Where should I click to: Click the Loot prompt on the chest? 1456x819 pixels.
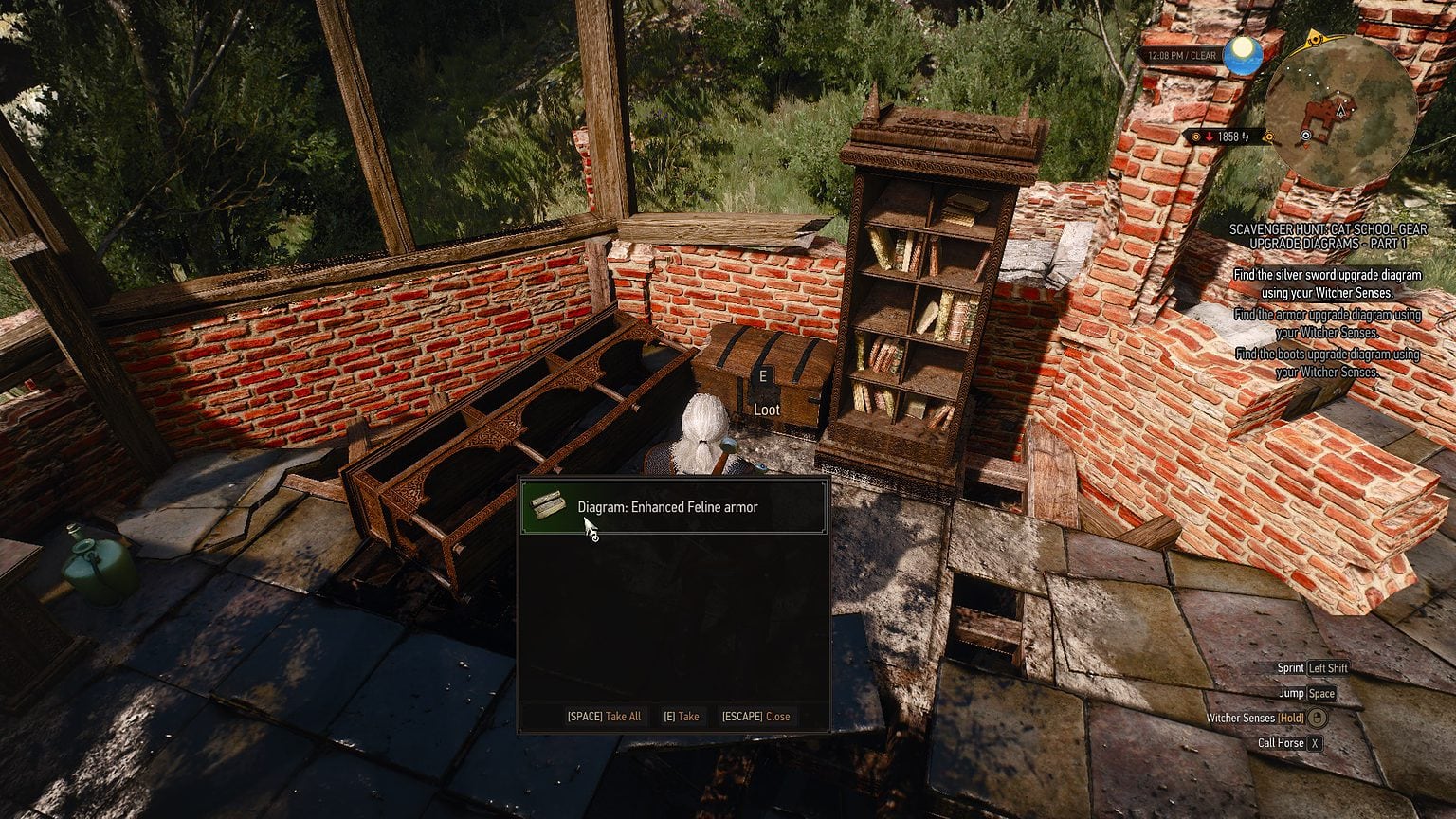(x=766, y=409)
